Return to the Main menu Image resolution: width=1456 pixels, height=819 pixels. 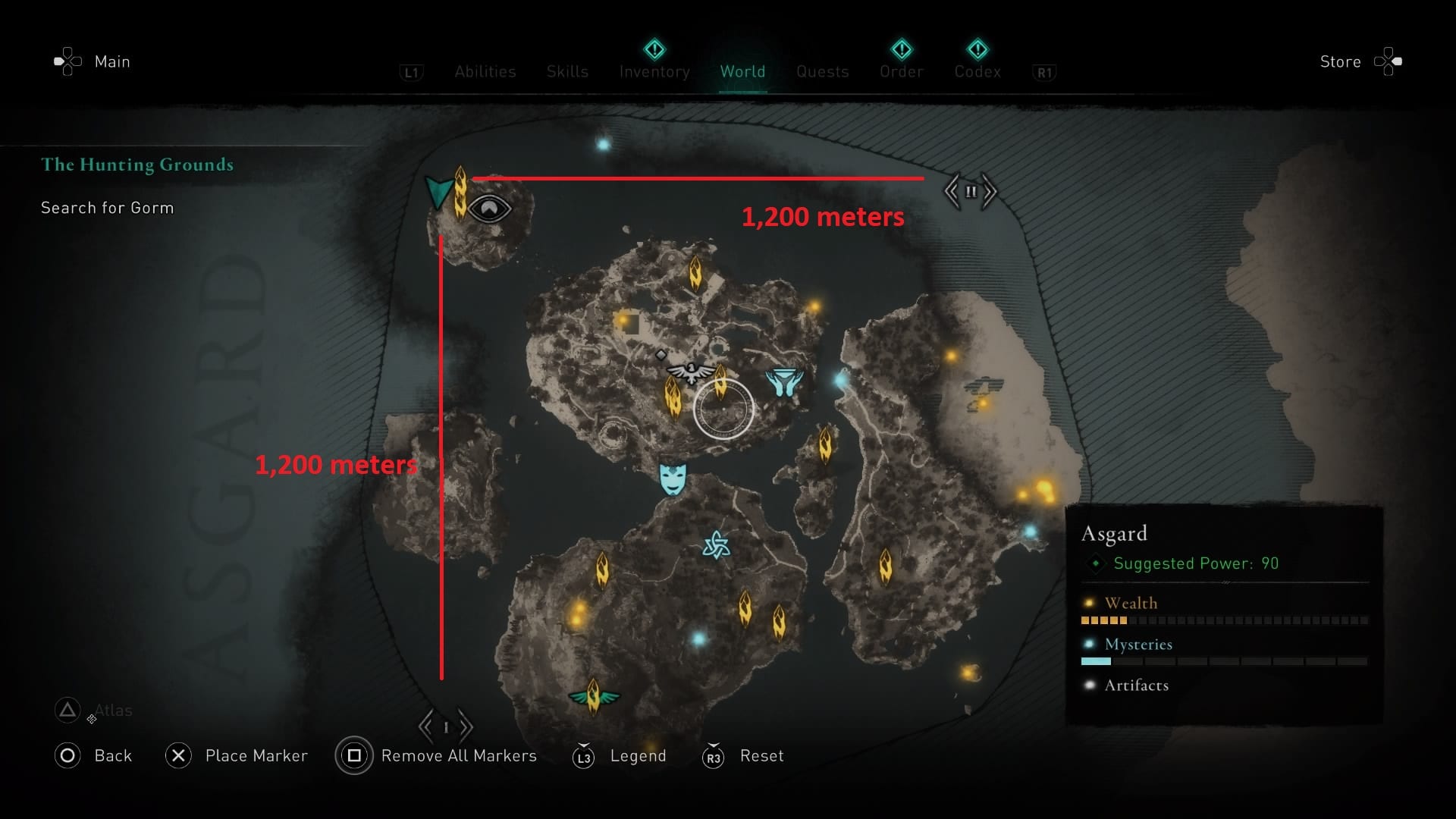click(x=111, y=61)
